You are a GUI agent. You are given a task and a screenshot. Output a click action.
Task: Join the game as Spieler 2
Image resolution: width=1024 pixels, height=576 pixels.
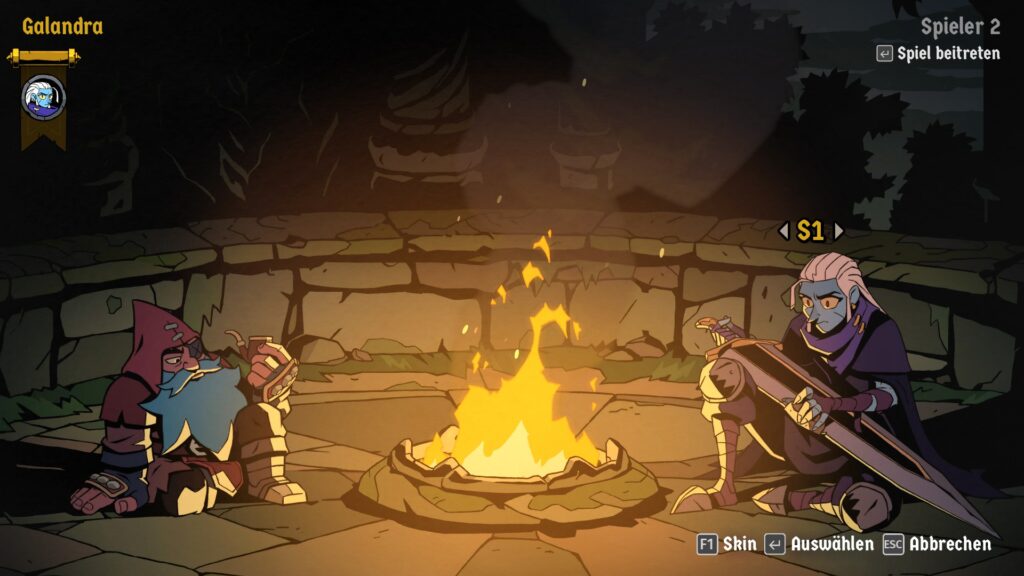click(938, 53)
